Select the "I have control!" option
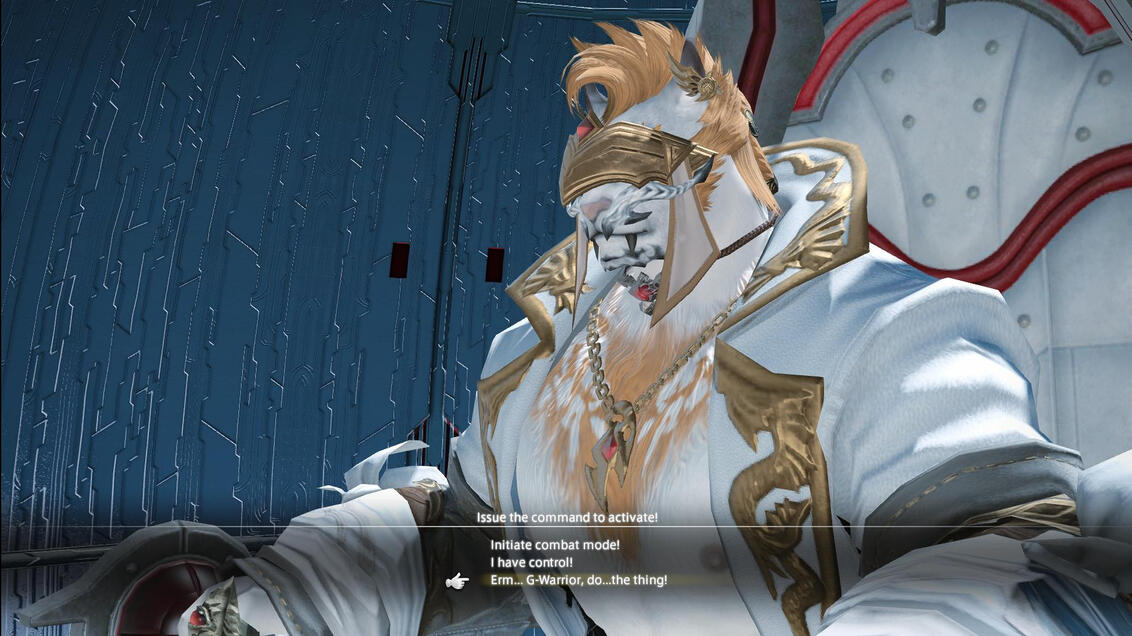The width and height of the screenshot is (1132, 636). (531, 562)
